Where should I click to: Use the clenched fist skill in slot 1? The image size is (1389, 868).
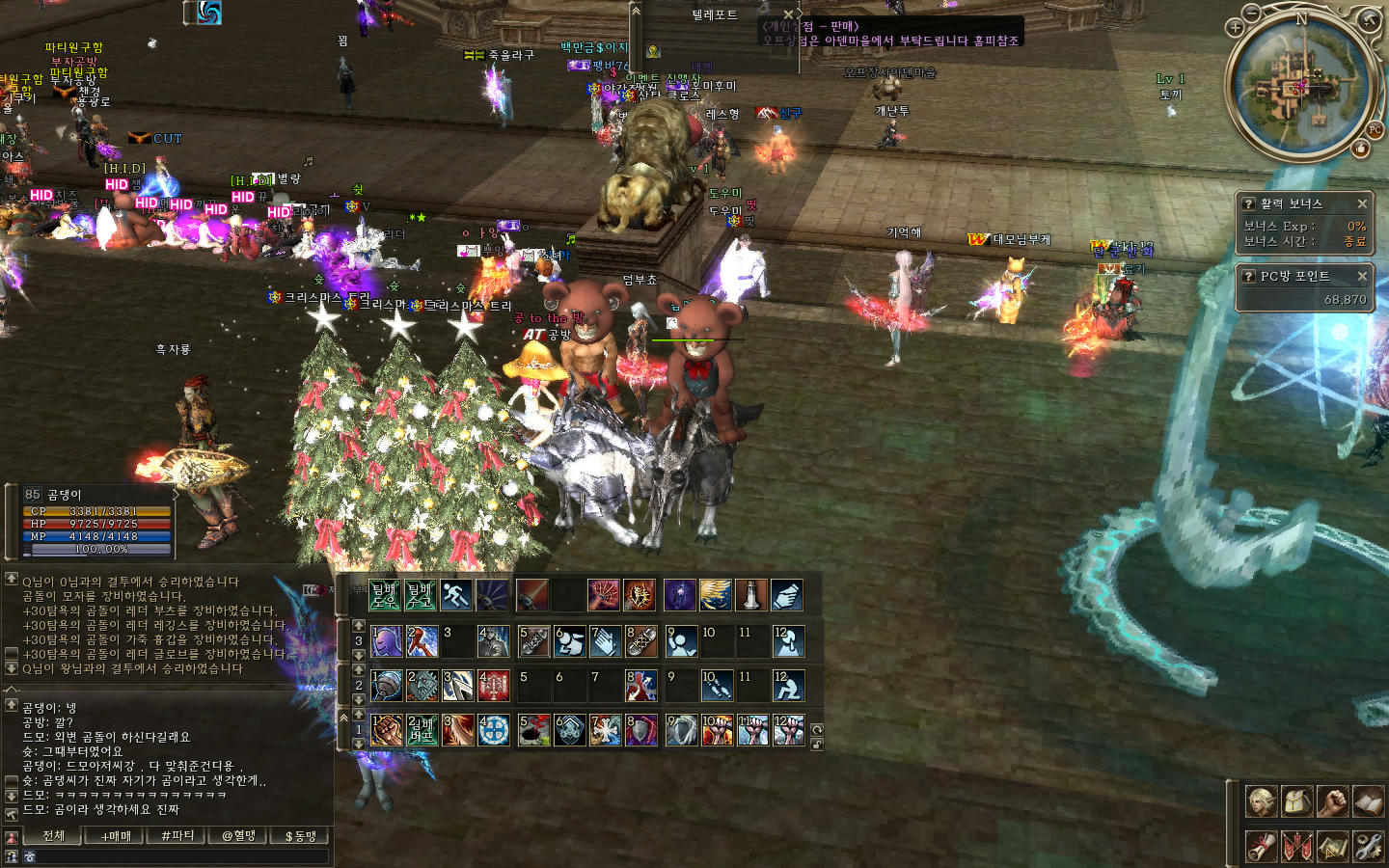point(386,730)
